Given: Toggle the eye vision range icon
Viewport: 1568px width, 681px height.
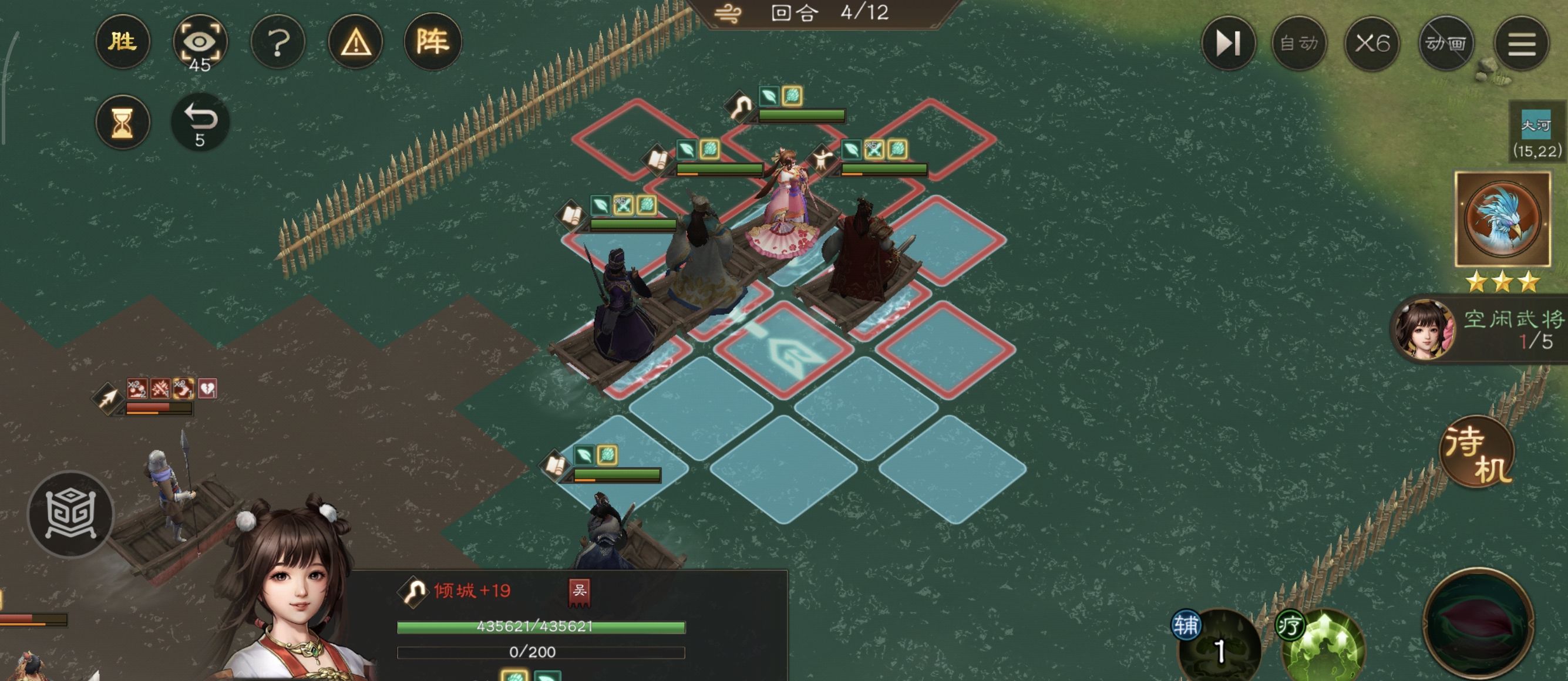Looking at the screenshot, I should pyautogui.click(x=200, y=42).
